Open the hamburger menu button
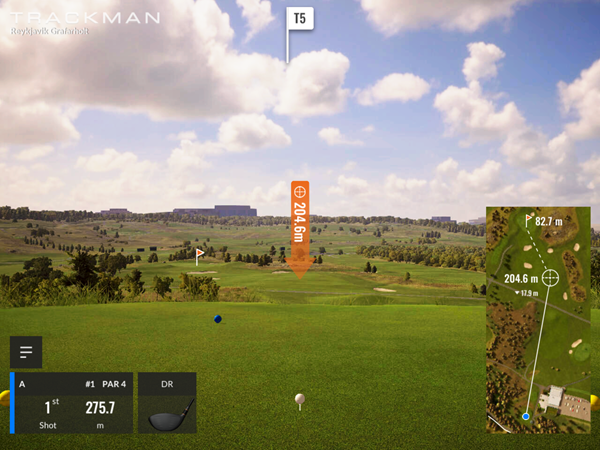Screen dimensions: 600x450 pos(26,352)
